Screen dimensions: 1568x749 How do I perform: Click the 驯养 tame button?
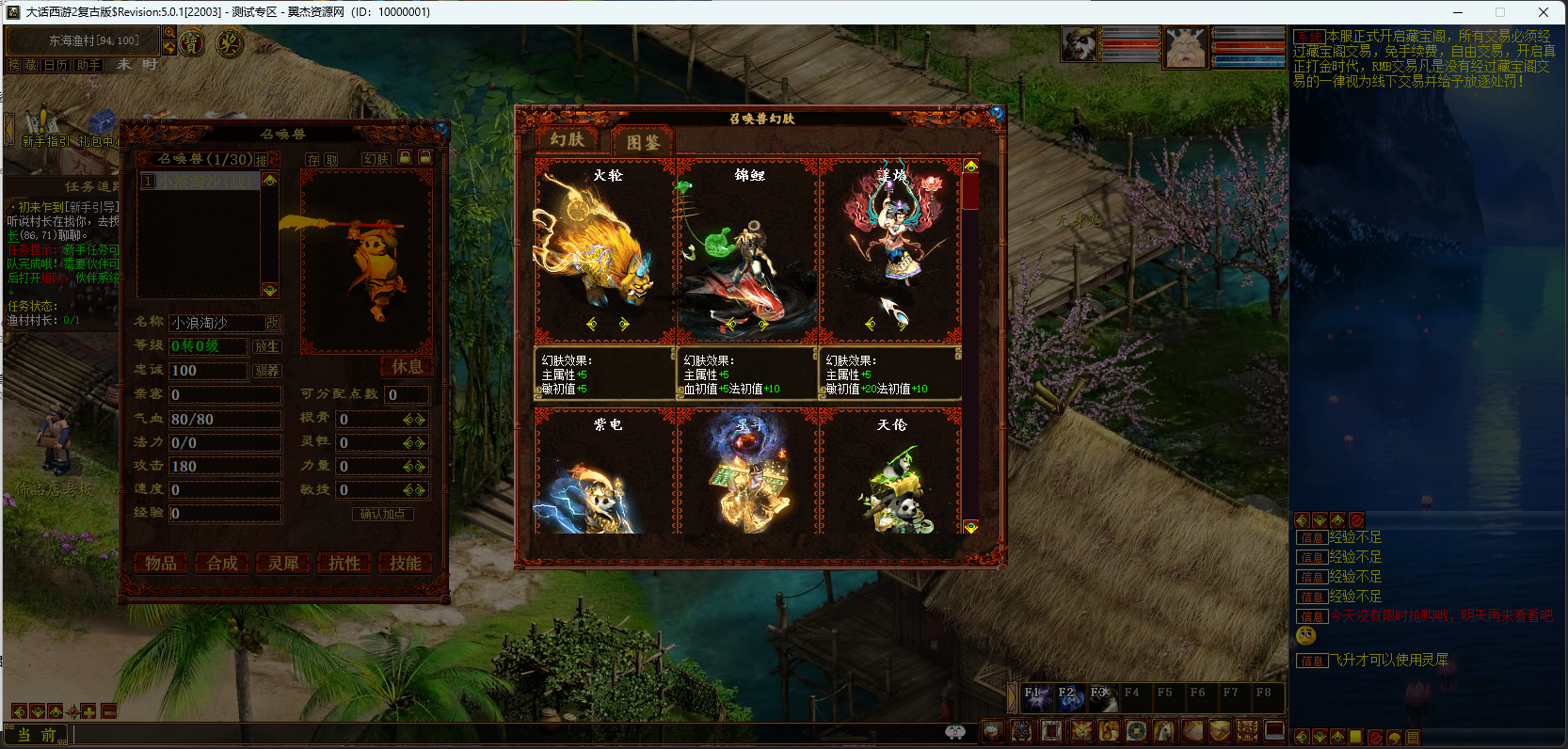pyautogui.click(x=266, y=371)
